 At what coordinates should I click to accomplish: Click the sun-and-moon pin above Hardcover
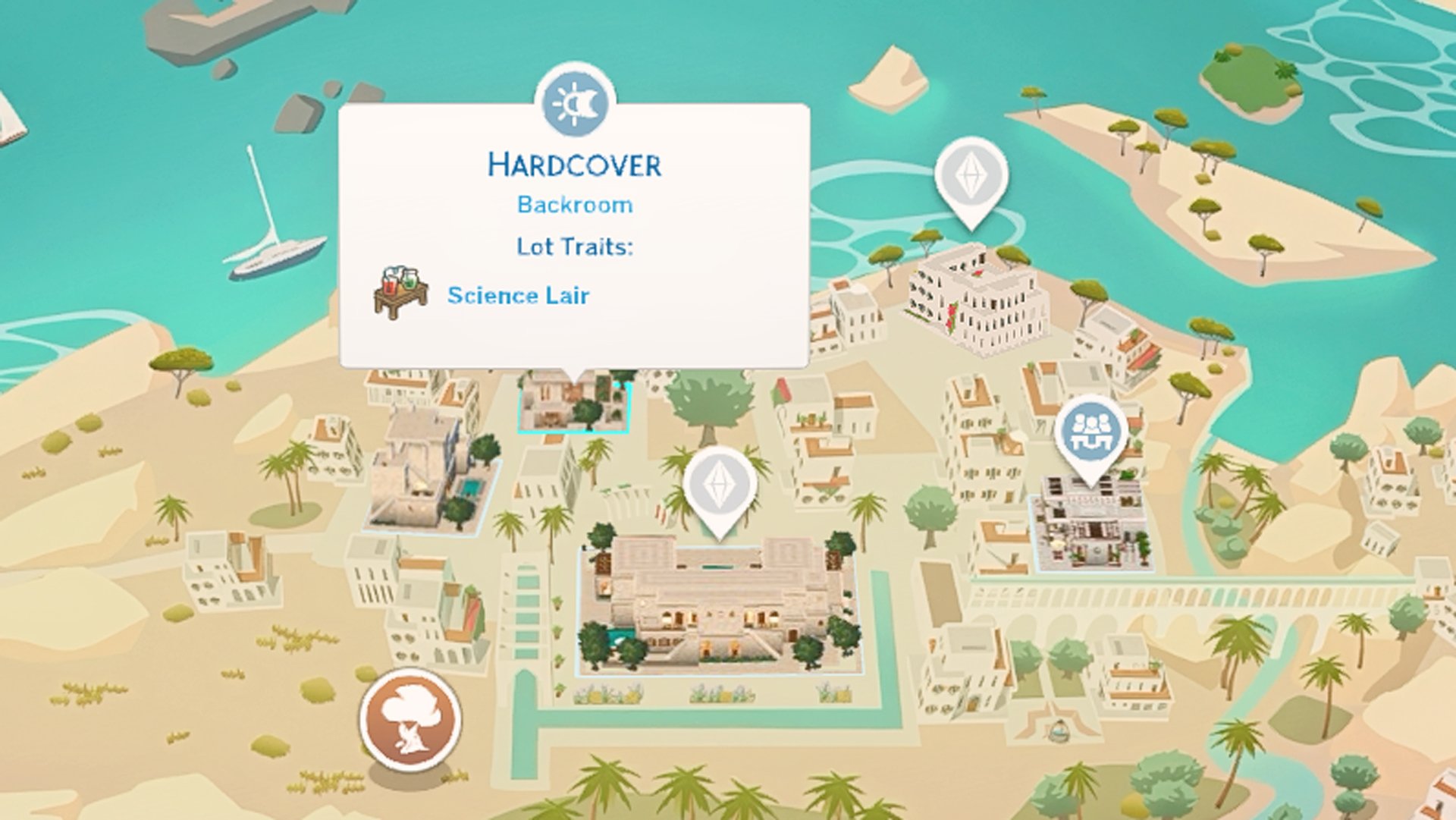point(575,102)
